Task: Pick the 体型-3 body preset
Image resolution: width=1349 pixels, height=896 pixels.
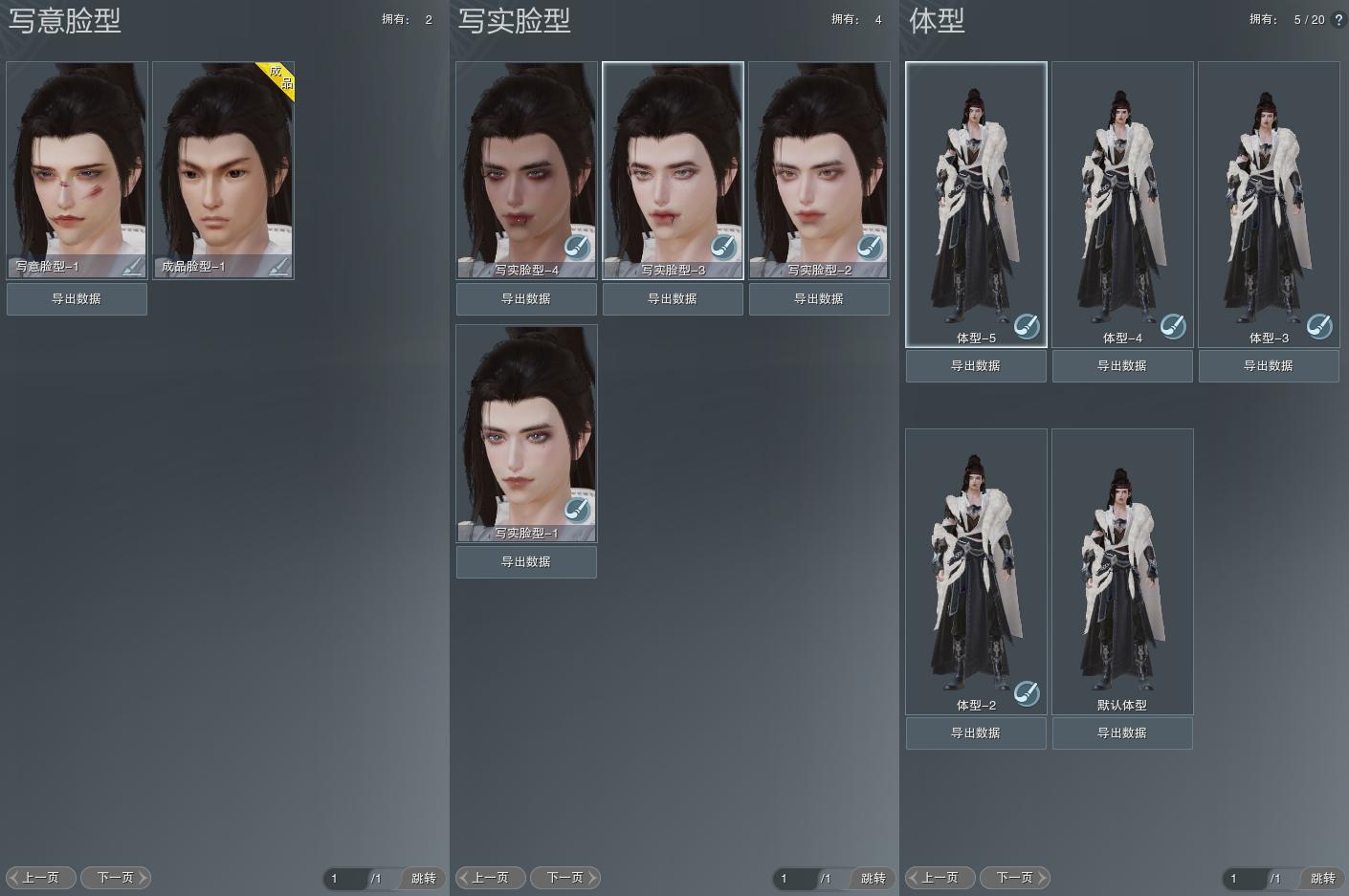Action: click(x=1269, y=201)
